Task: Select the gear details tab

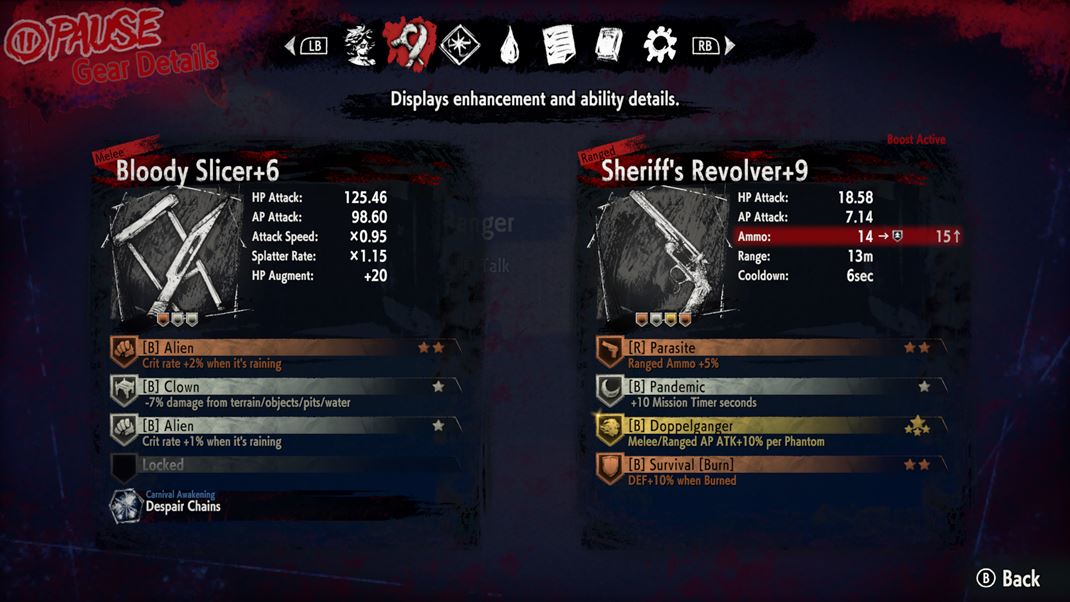Action: (410, 45)
